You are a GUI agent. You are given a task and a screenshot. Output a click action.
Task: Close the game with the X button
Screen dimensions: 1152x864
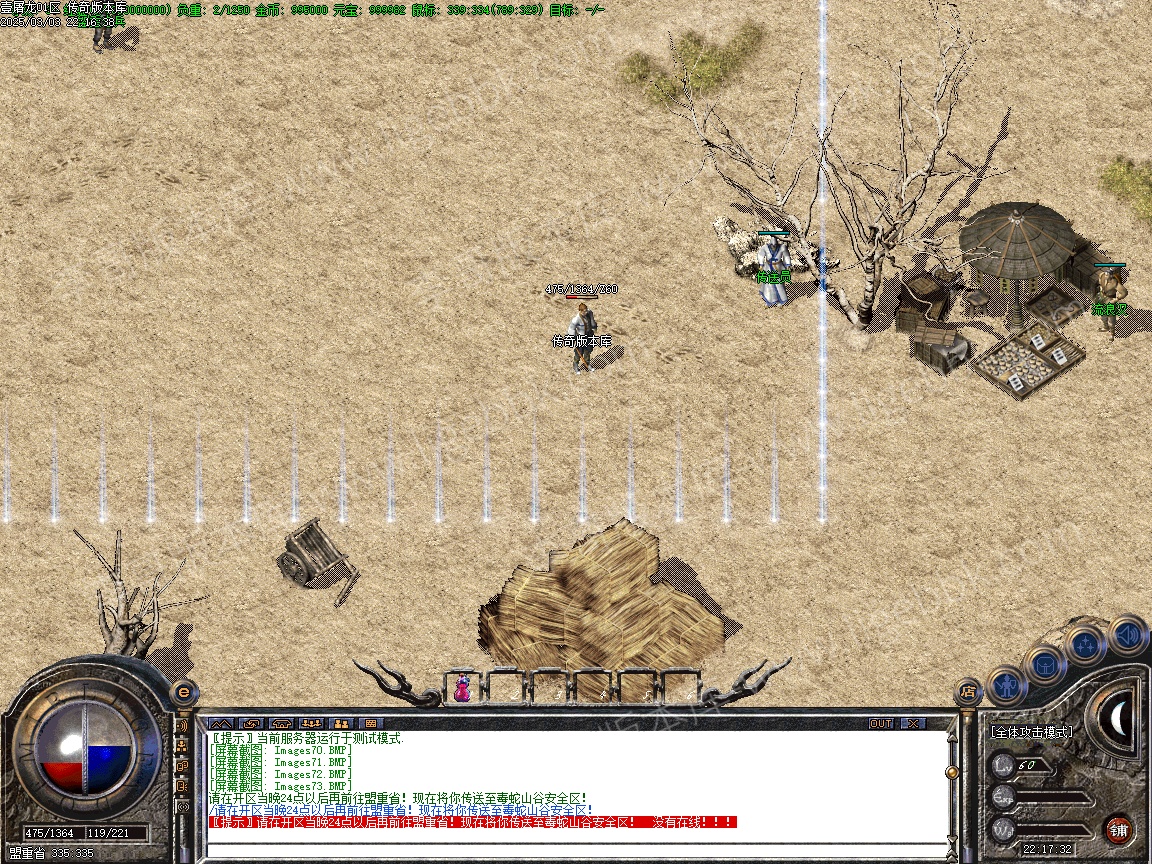click(913, 723)
